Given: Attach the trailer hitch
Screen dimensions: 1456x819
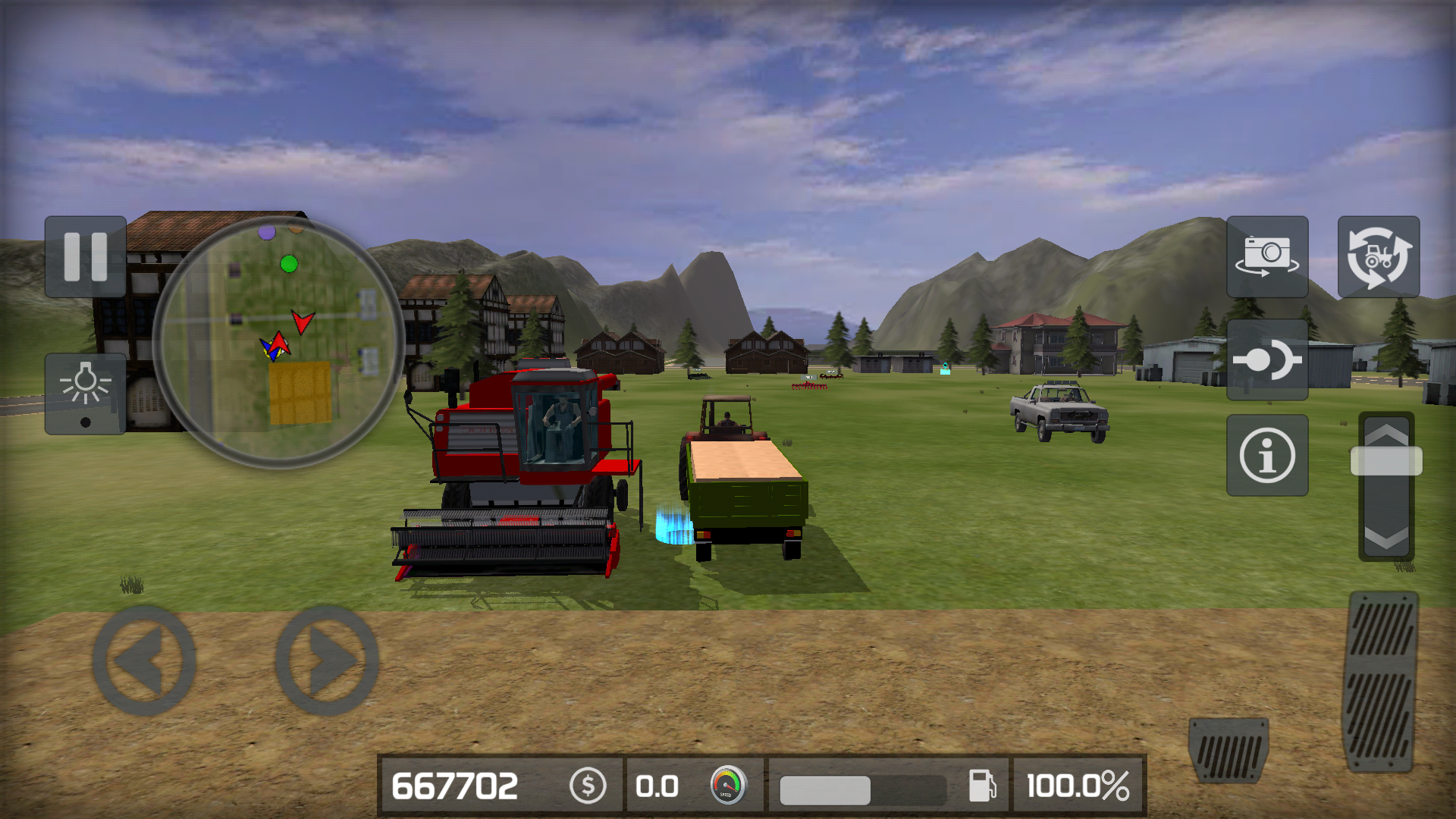Looking at the screenshot, I should click(x=1268, y=360).
